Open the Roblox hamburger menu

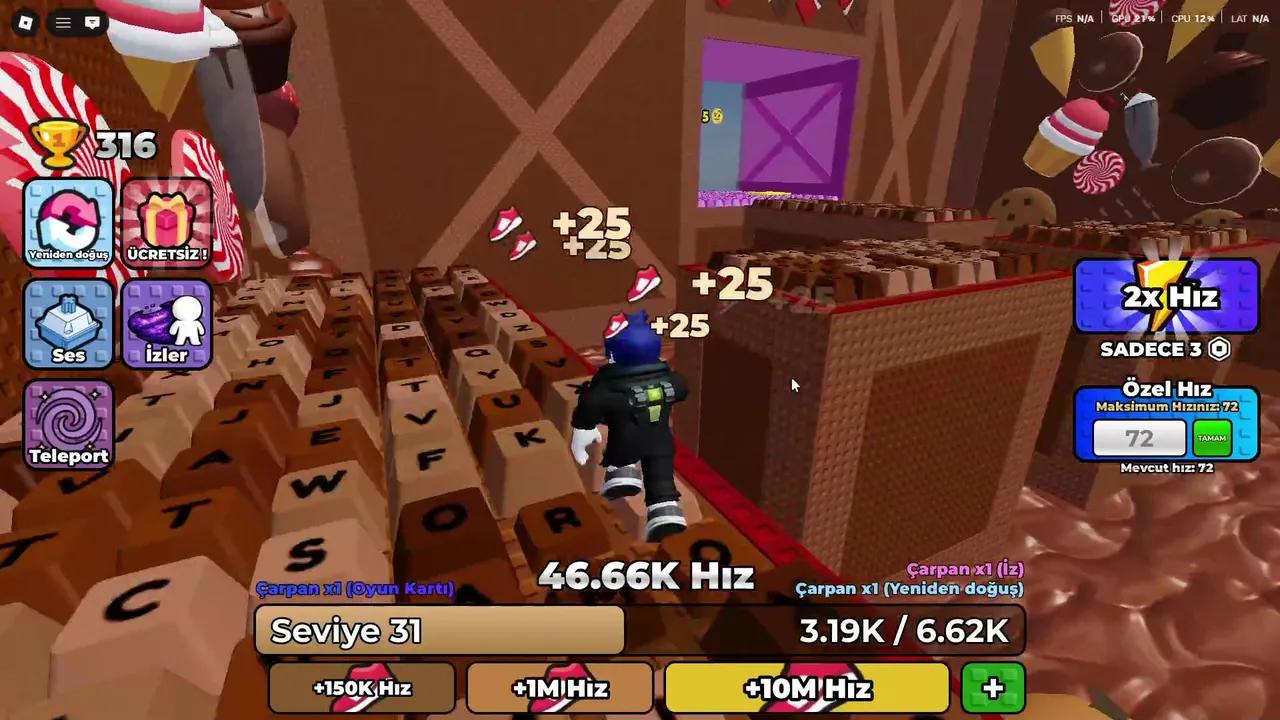[62, 22]
